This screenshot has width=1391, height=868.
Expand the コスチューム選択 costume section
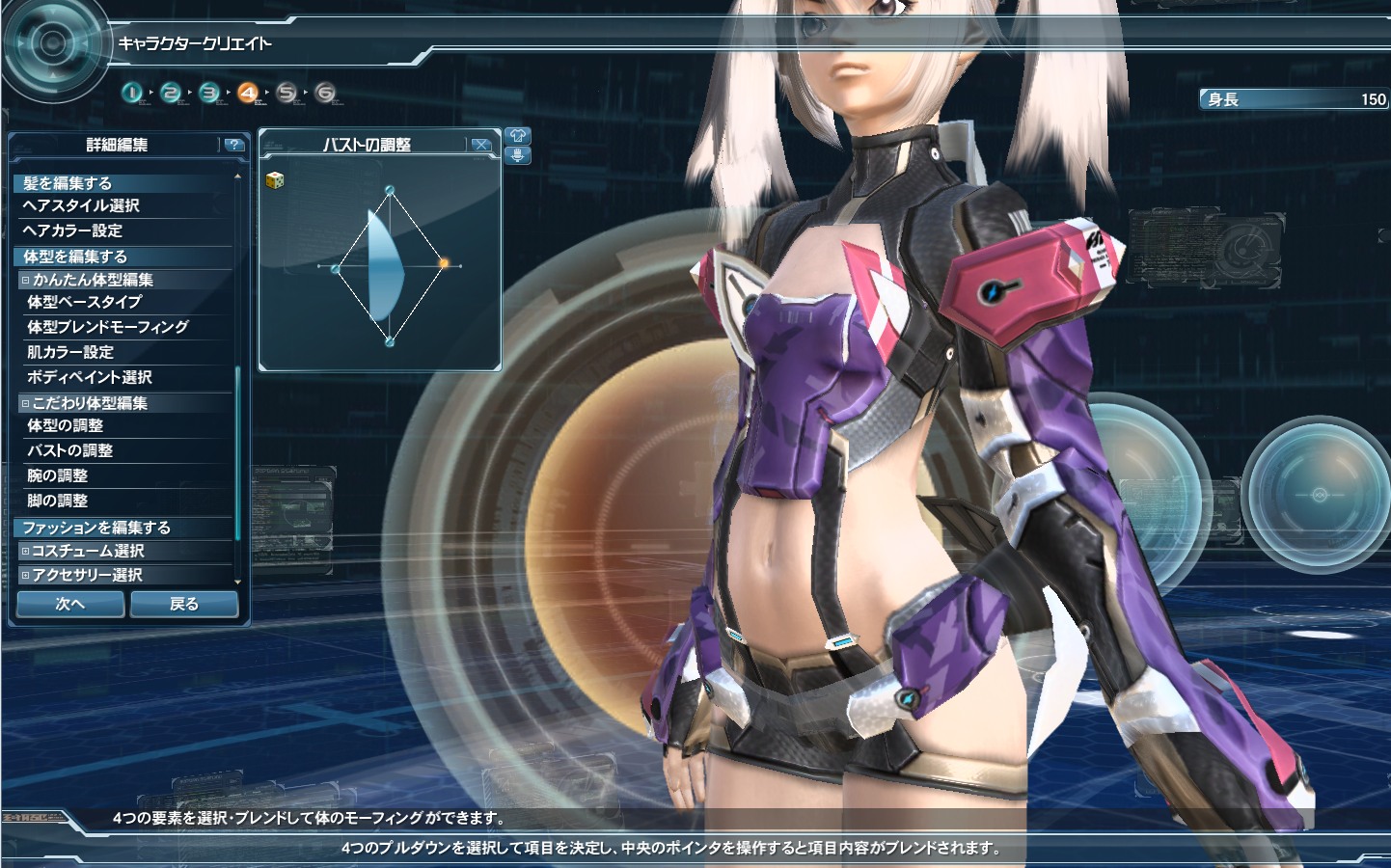tap(26, 551)
